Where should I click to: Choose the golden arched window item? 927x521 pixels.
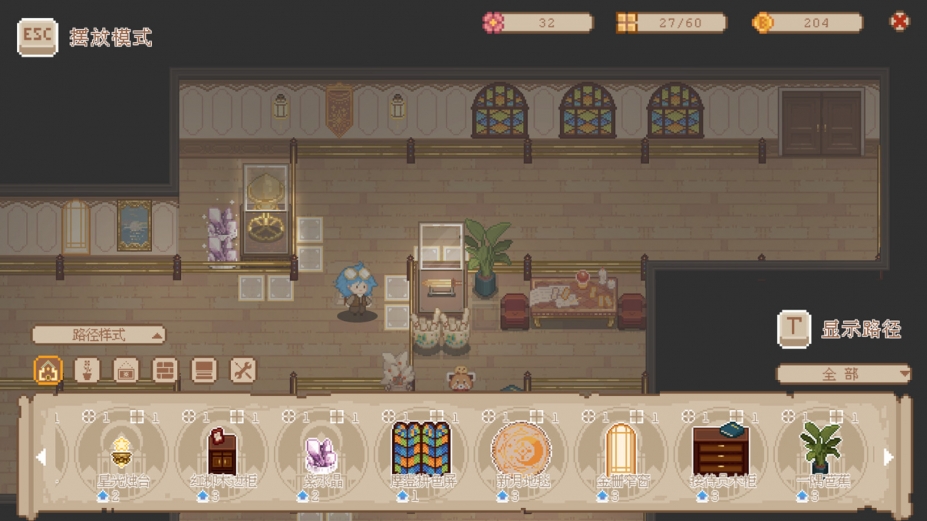621,450
